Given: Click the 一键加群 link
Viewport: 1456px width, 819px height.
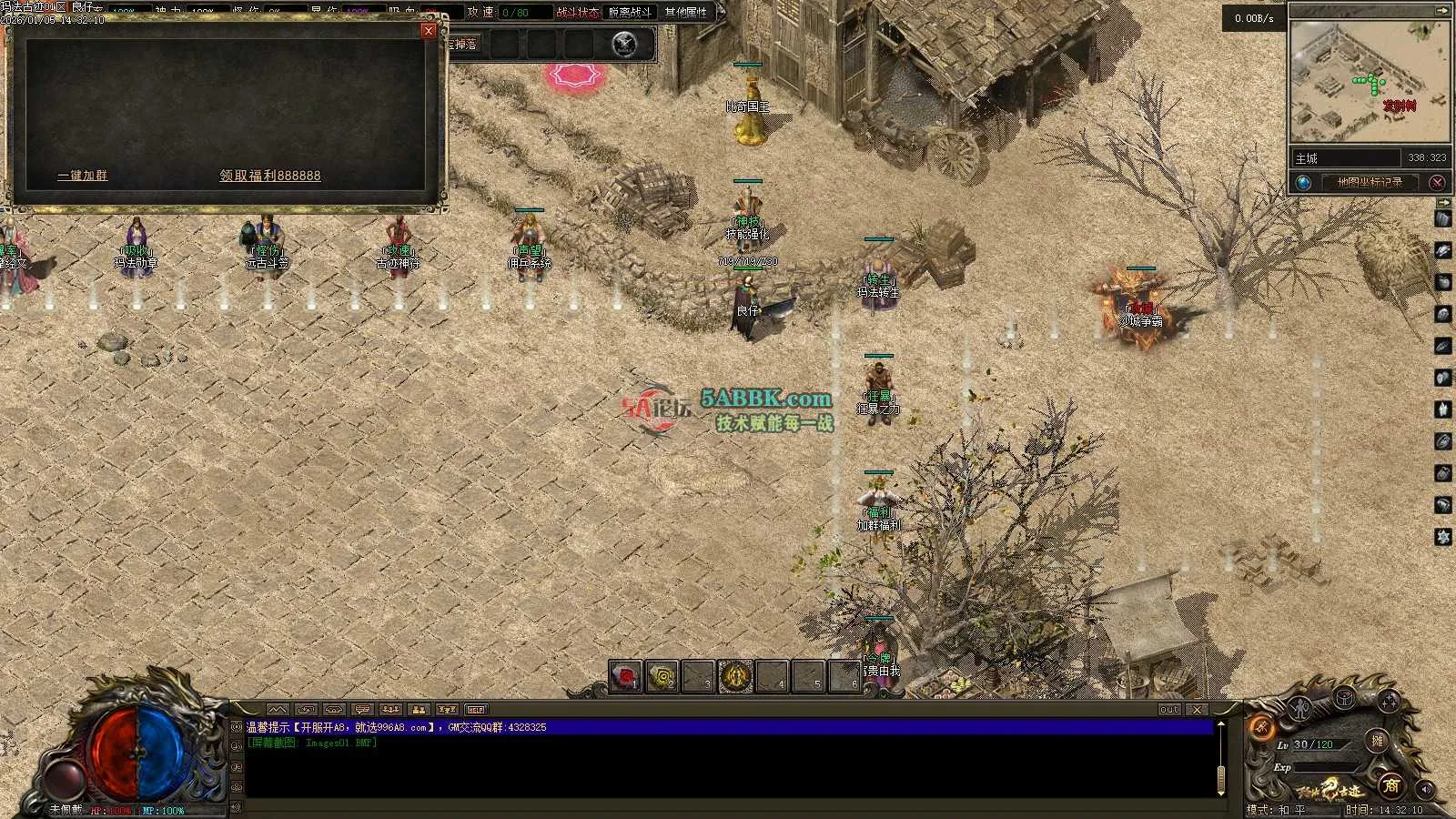Looking at the screenshot, I should [x=82, y=176].
